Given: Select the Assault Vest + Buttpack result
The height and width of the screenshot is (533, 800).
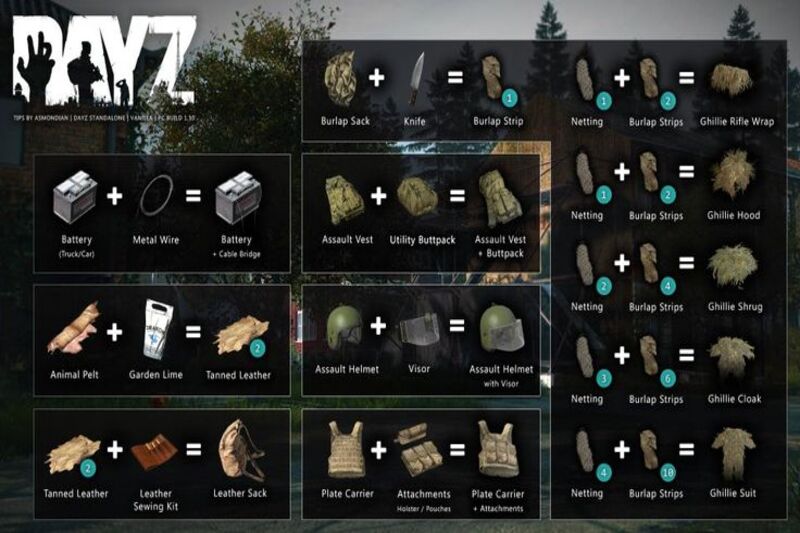Looking at the screenshot, I should [x=499, y=195].
